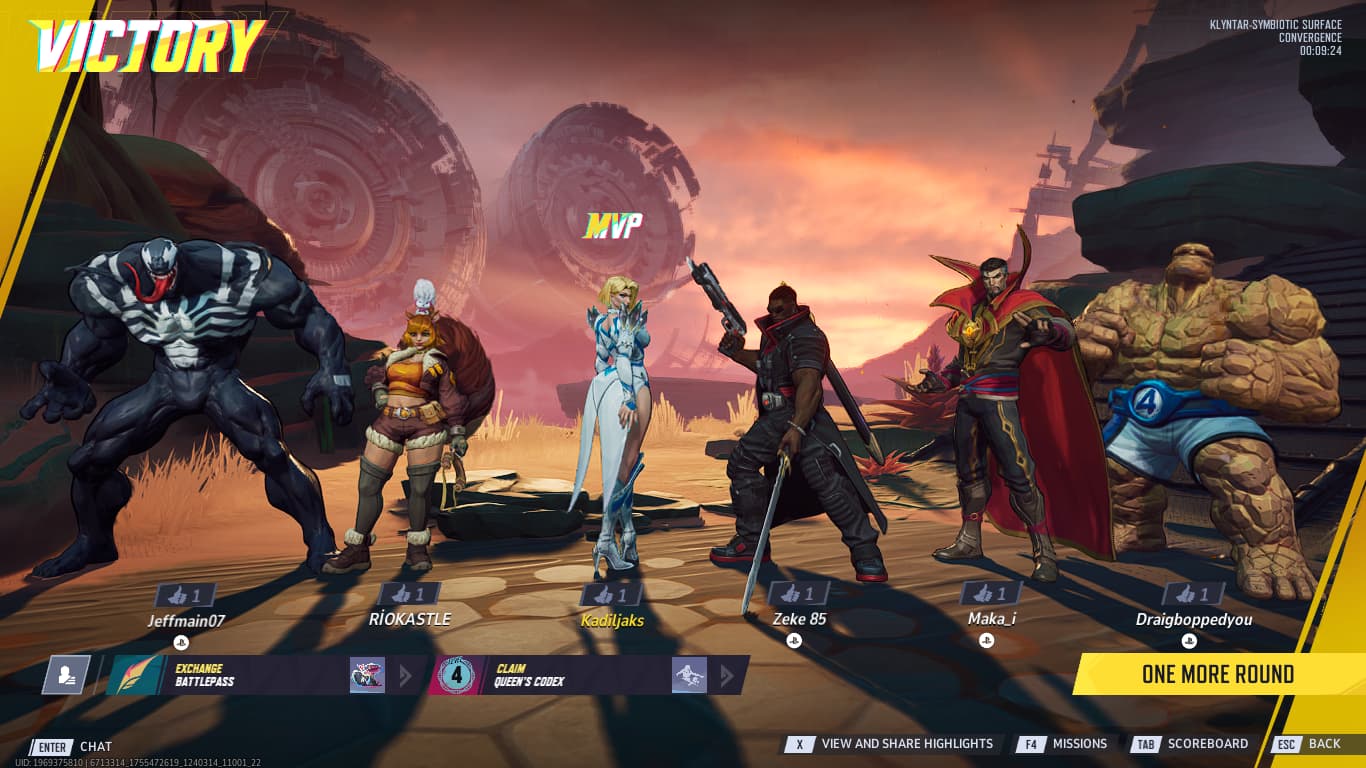Open the Missions panel
Viewport: 1366px width, 768px height.
click(1066, 744)
